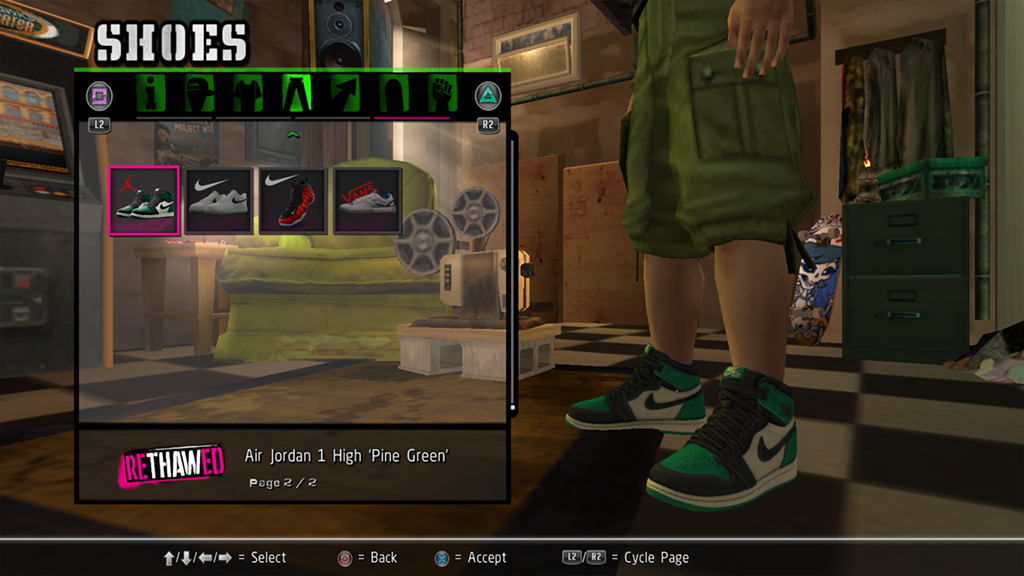The width and height of the screenshot is (1024, 576).
Task: Switch to the raised fist tab
Action: coord(442,94)
